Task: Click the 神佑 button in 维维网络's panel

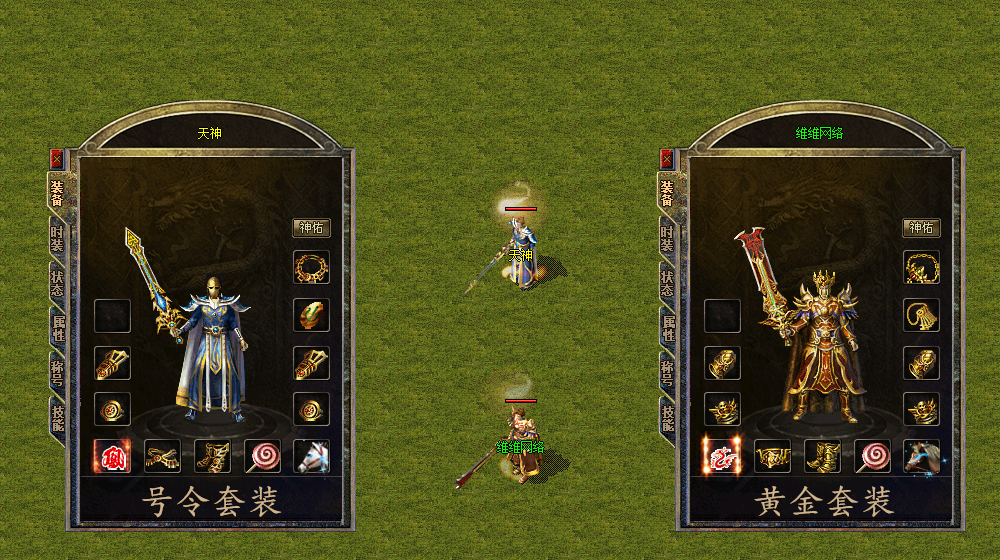Action: tap(921, 228)
